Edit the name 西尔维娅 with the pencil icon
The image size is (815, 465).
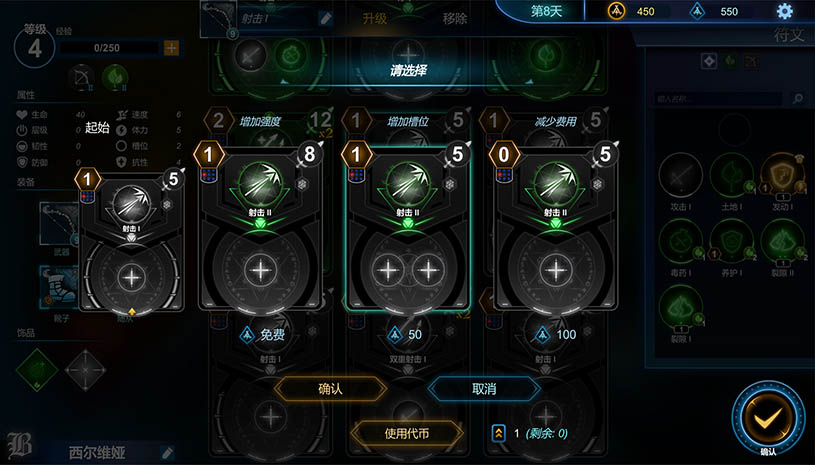tap(168, 453)
